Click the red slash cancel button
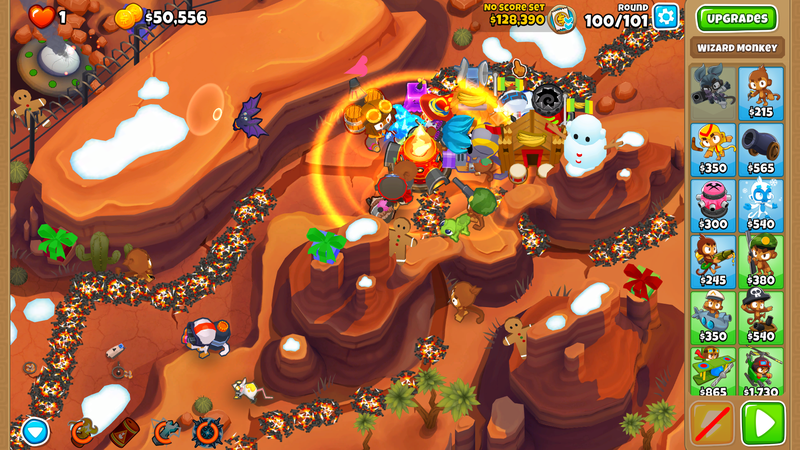Image resolution: width=800 pixels, height=450 pixels. (x=712, y=423)
